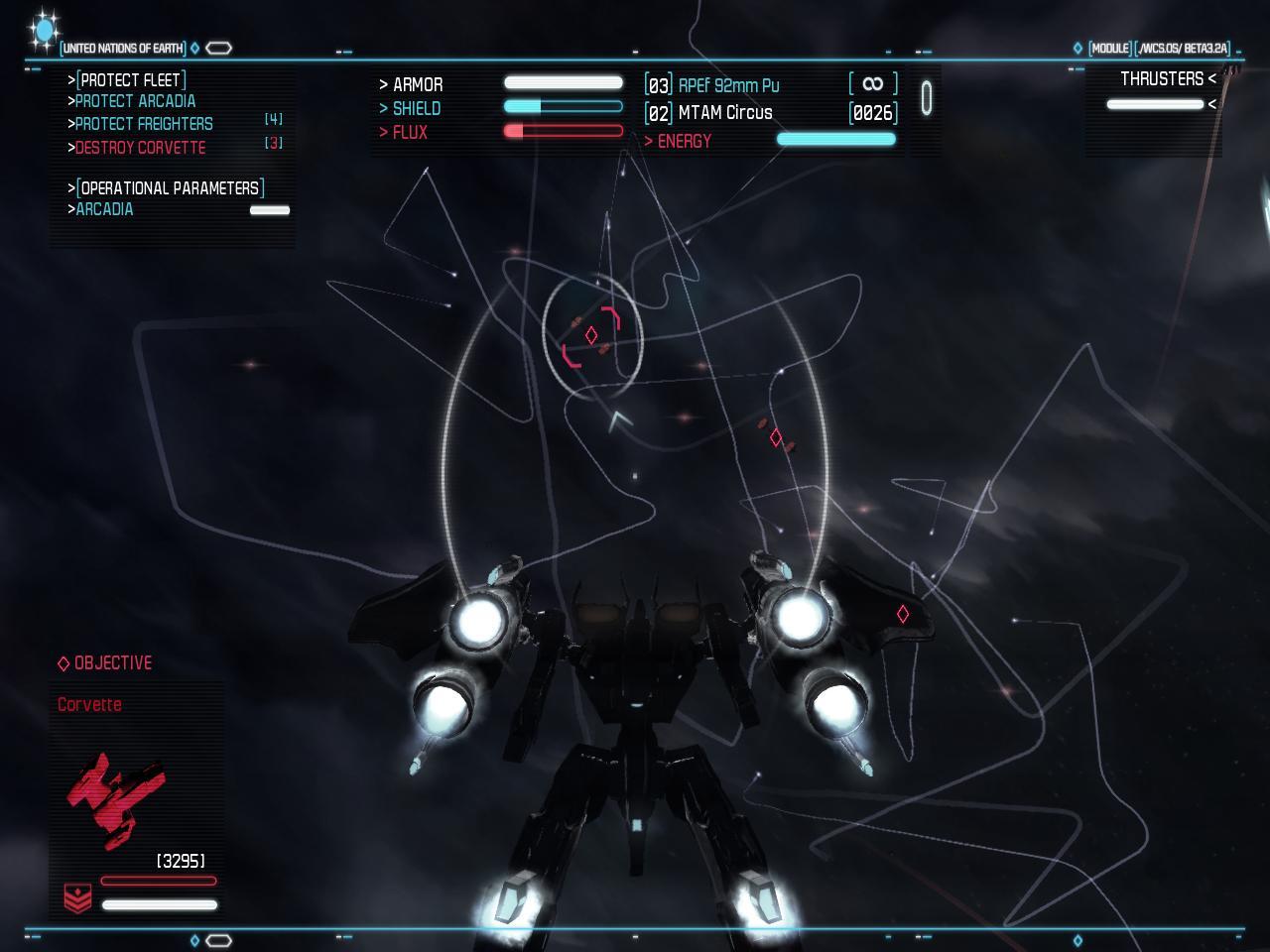Choose the Destroy Corvette objective

[140, 148]
